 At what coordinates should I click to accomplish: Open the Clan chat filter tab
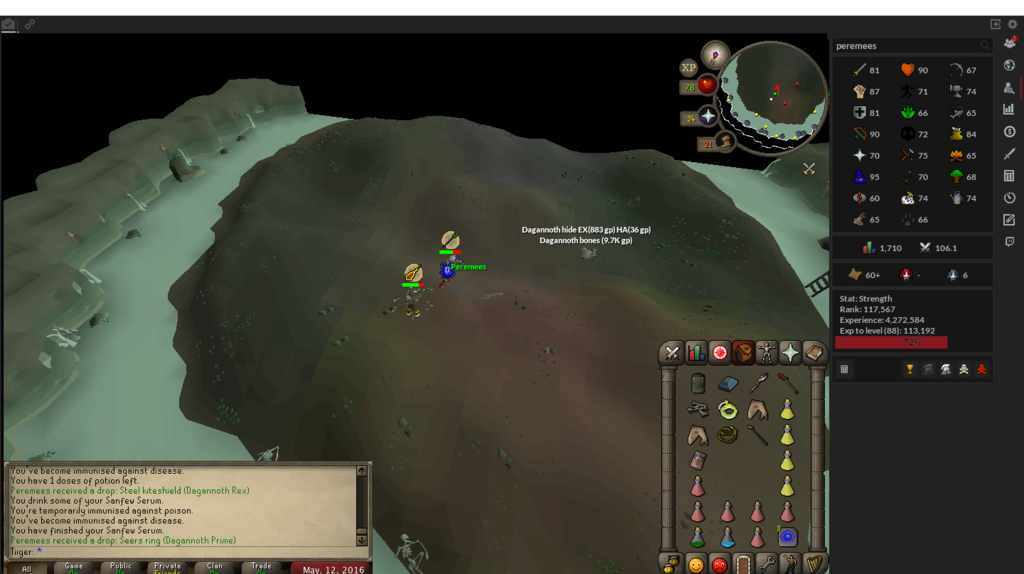(x=214, y=567)
